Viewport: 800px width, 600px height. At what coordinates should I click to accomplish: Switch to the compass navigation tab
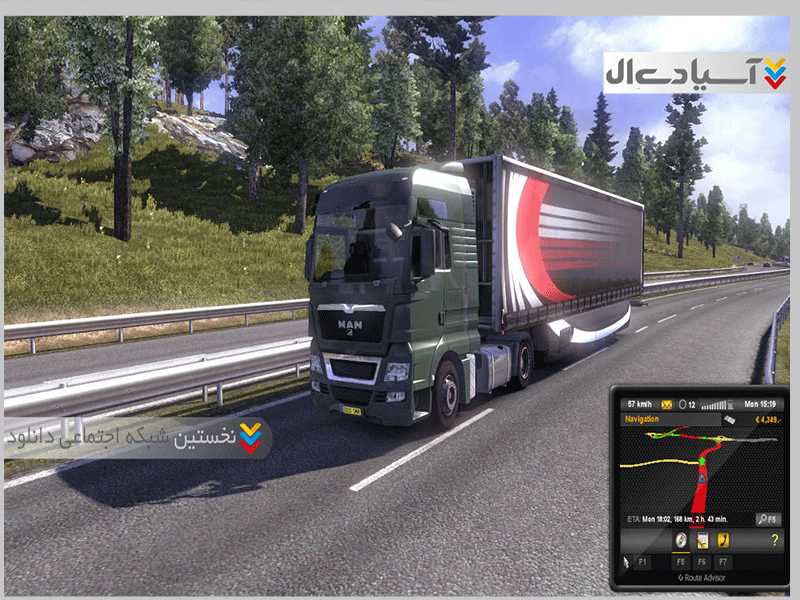(681, 541)
